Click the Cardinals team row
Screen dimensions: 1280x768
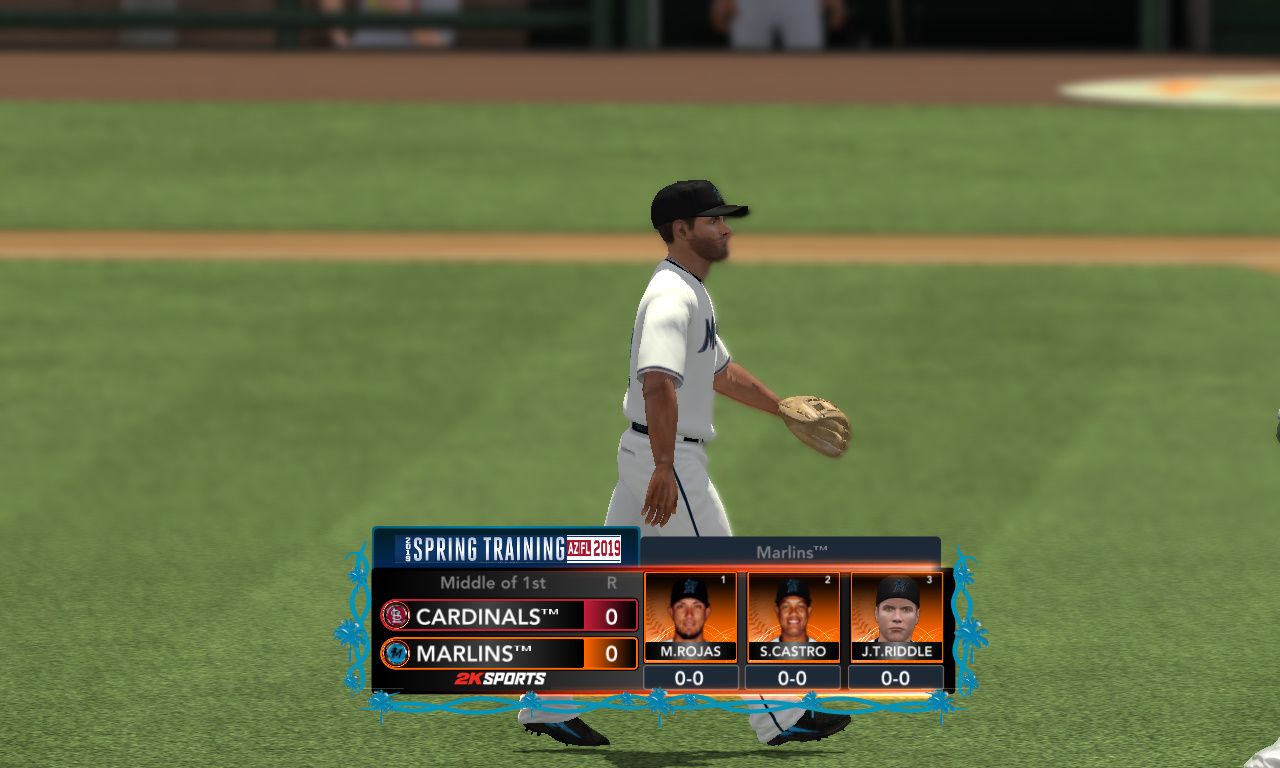[508, 616]
